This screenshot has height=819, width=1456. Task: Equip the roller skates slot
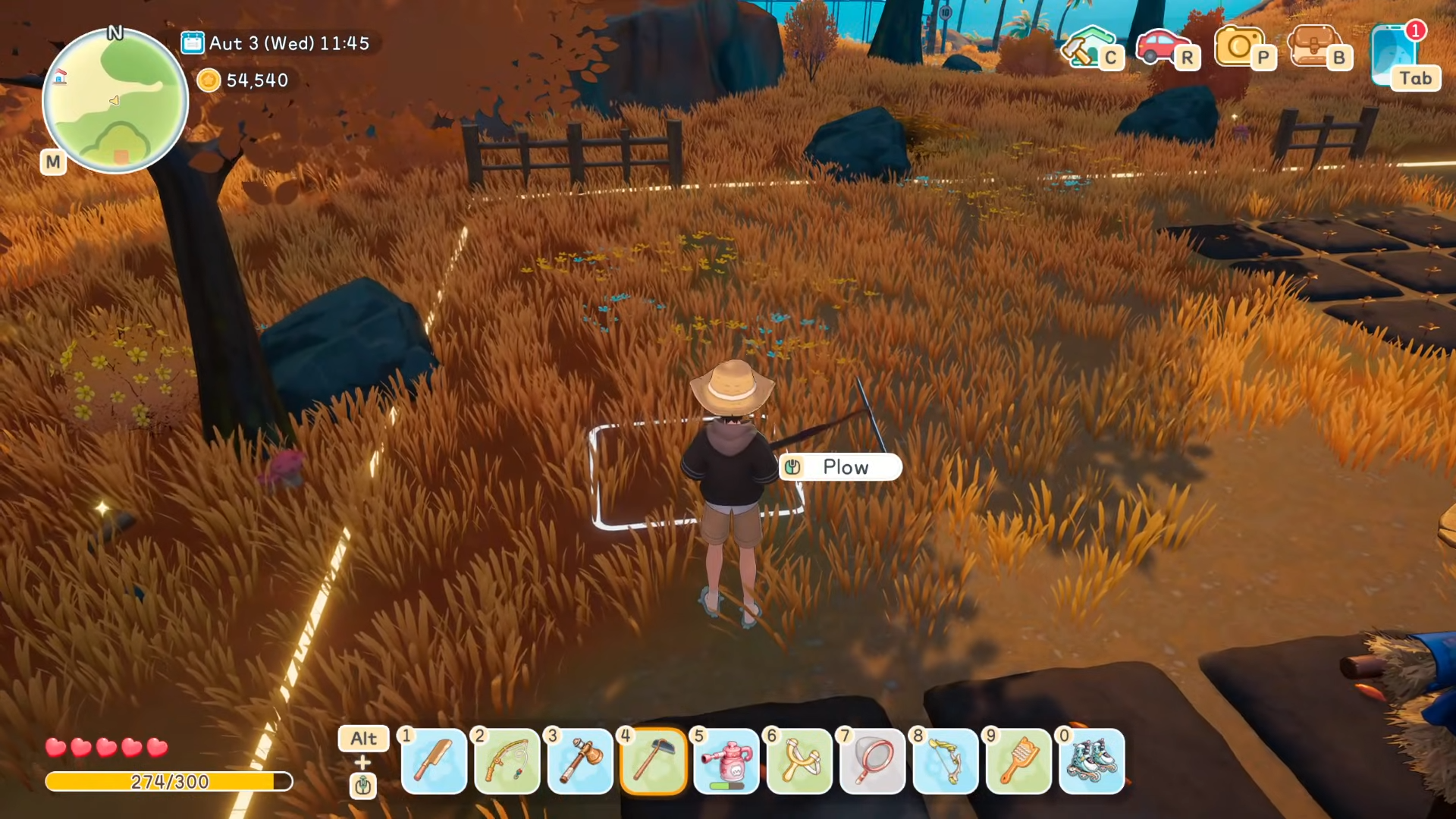1092,761
